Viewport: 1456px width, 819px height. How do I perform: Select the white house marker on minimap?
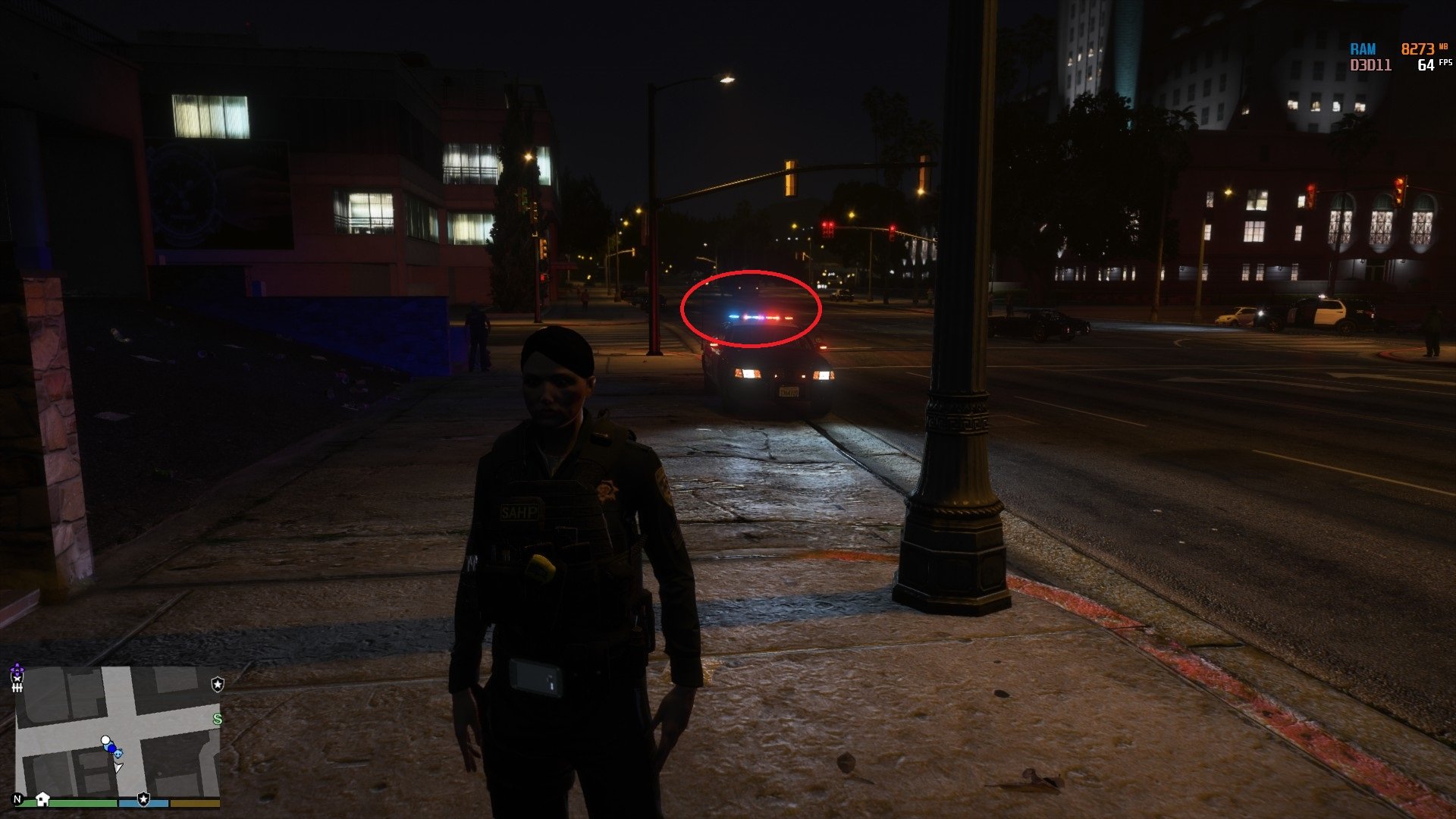[x=42, y=799]
